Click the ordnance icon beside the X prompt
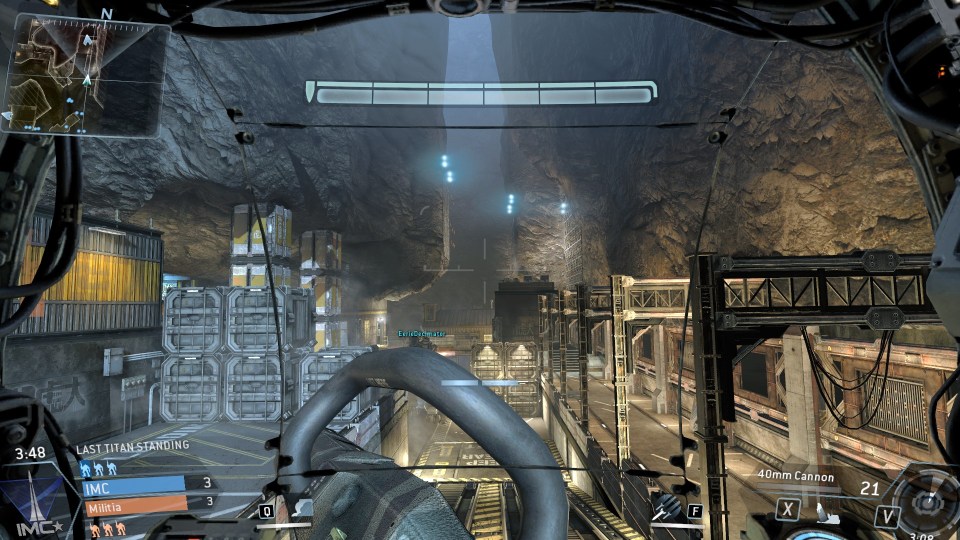 (x=825, y=514)
